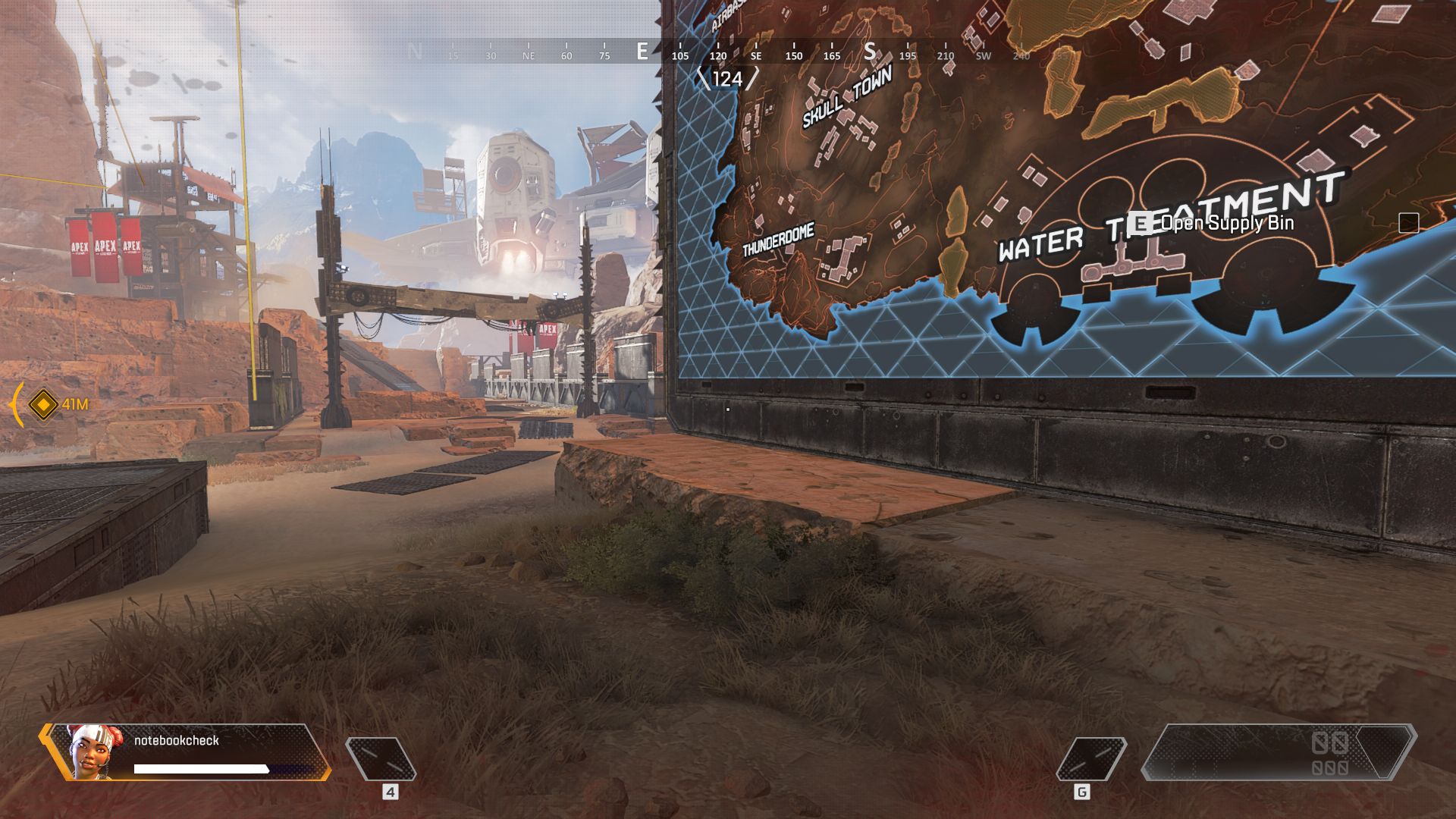Click the yellow diamond ping marker
1456x819 pixels.
(43, 404)
